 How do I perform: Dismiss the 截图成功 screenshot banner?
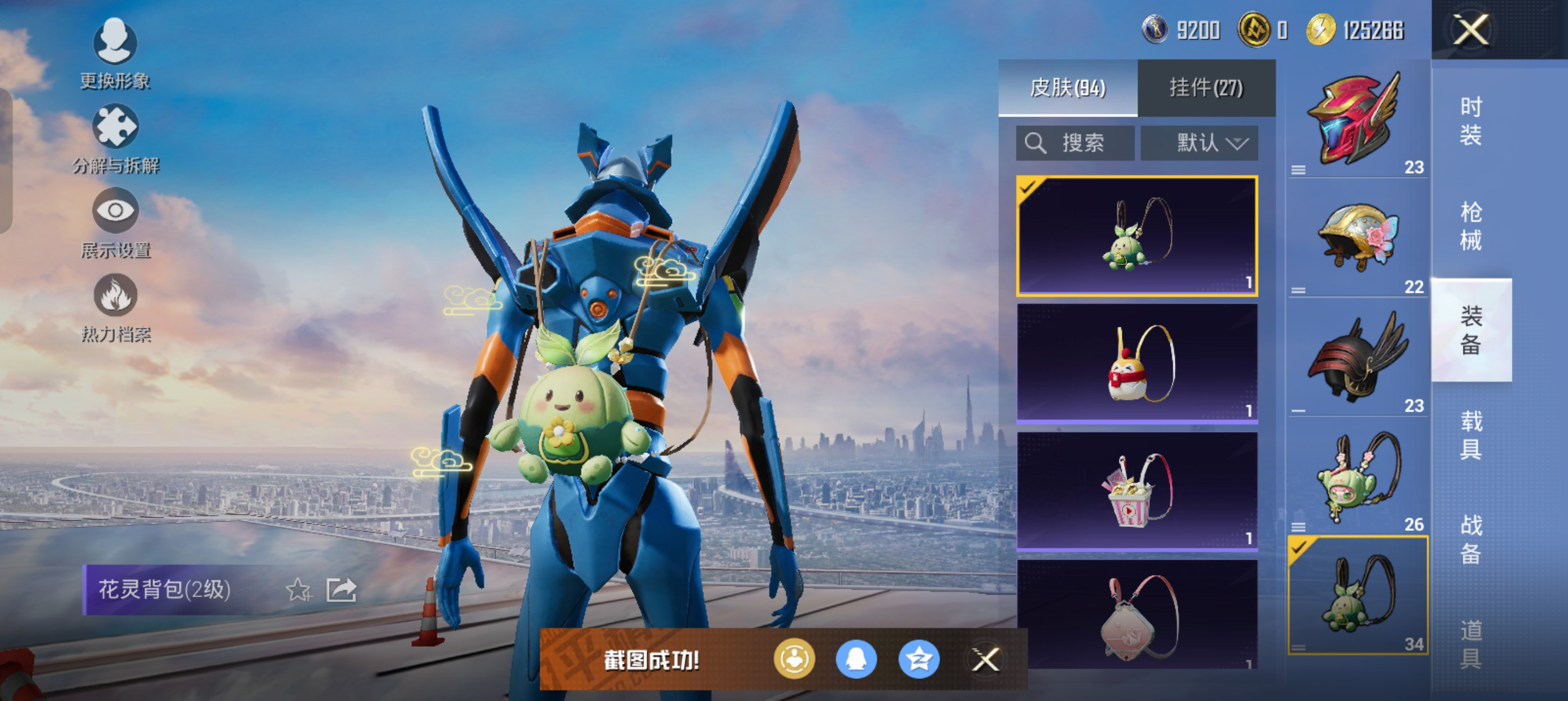[x=985, y=660]
